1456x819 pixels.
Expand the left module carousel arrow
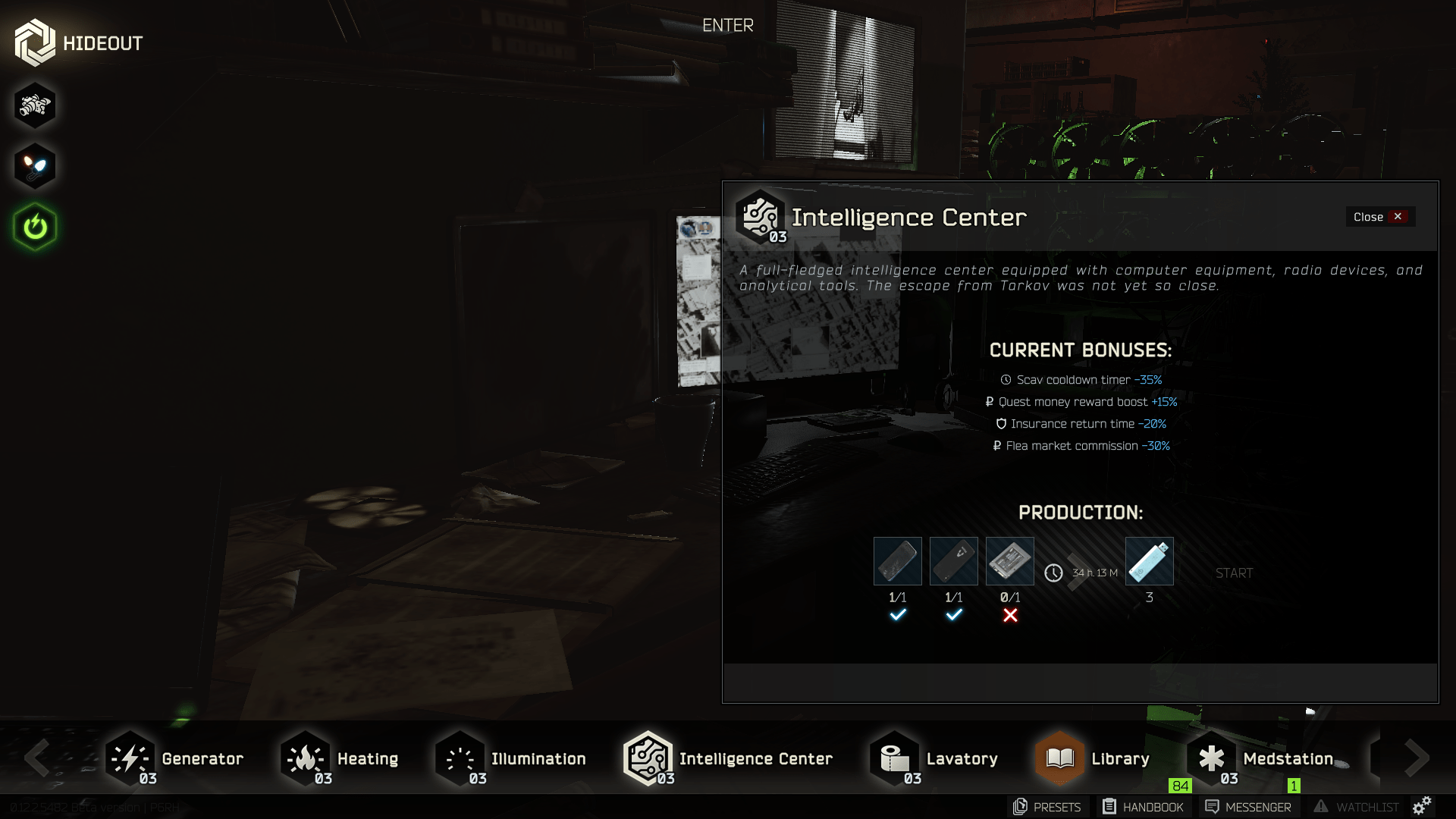(37, 758)
